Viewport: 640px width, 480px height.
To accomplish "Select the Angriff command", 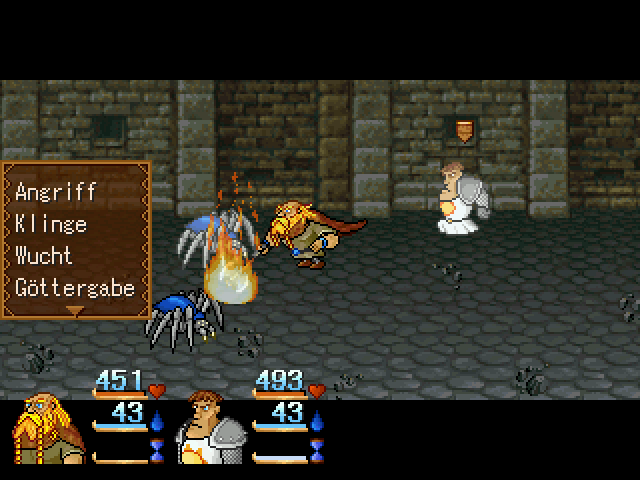I will pyautogui.click(x=54, y=192).
